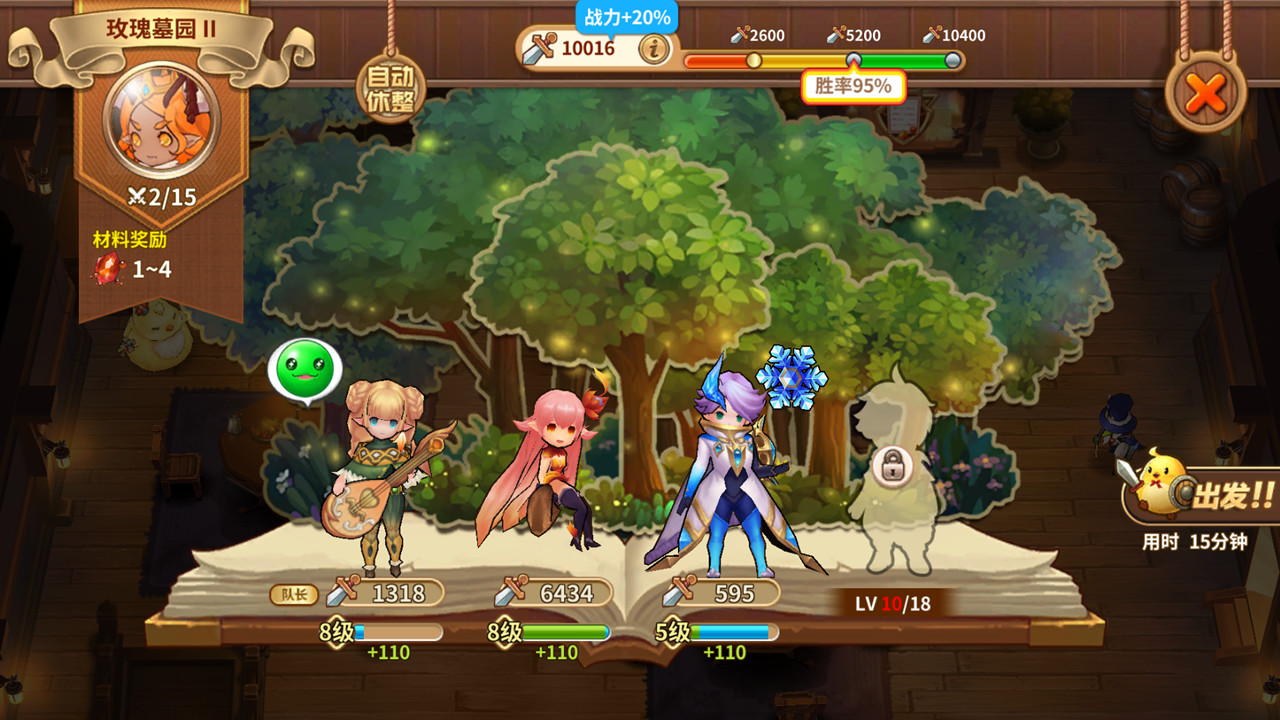Click the snowflake buff icon above the mage
The width and height of the screenshot is (1280, 720).
(x=790, y=374)
